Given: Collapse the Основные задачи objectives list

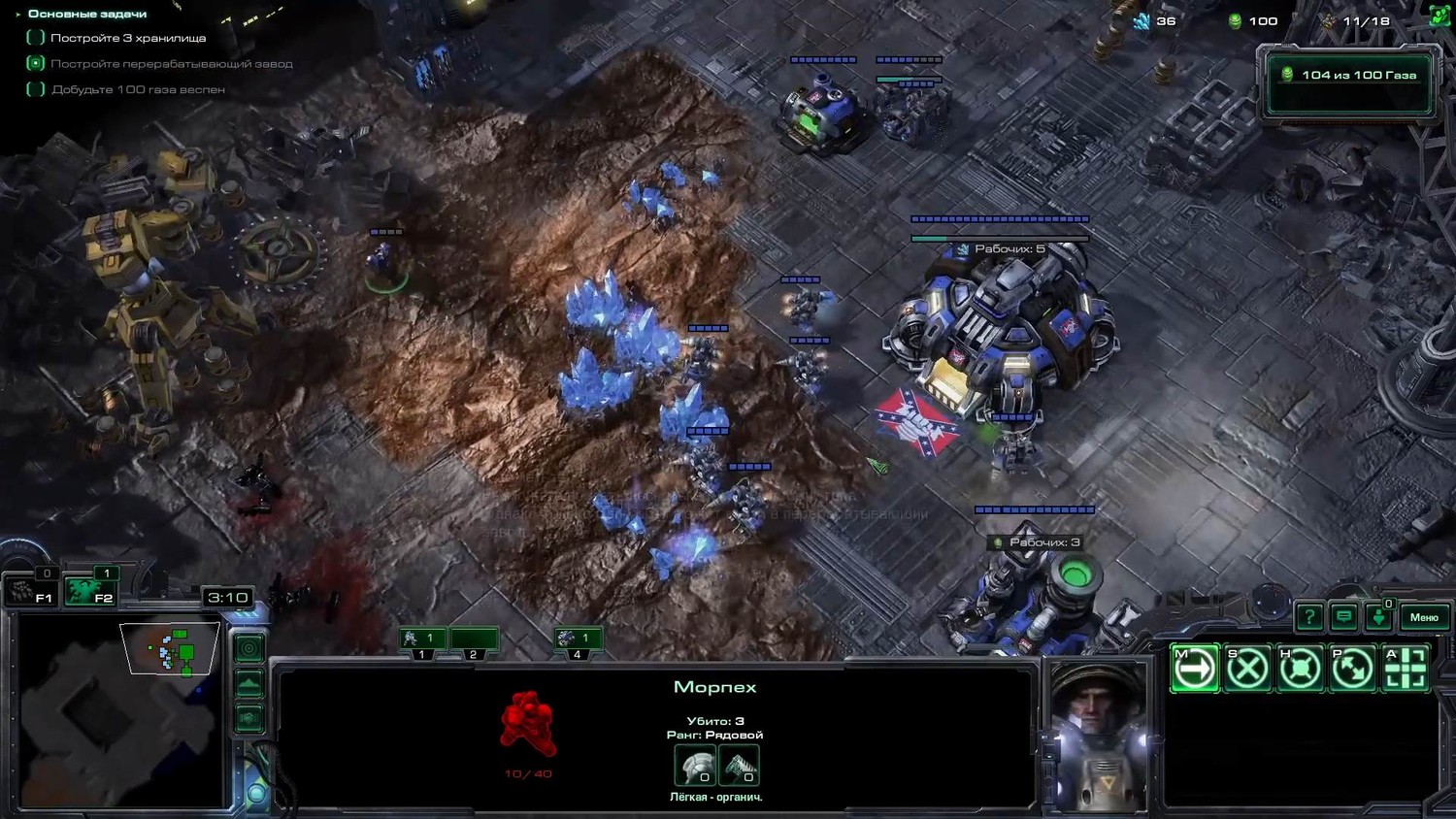Looking at the screenshot, I should [18, 14].
